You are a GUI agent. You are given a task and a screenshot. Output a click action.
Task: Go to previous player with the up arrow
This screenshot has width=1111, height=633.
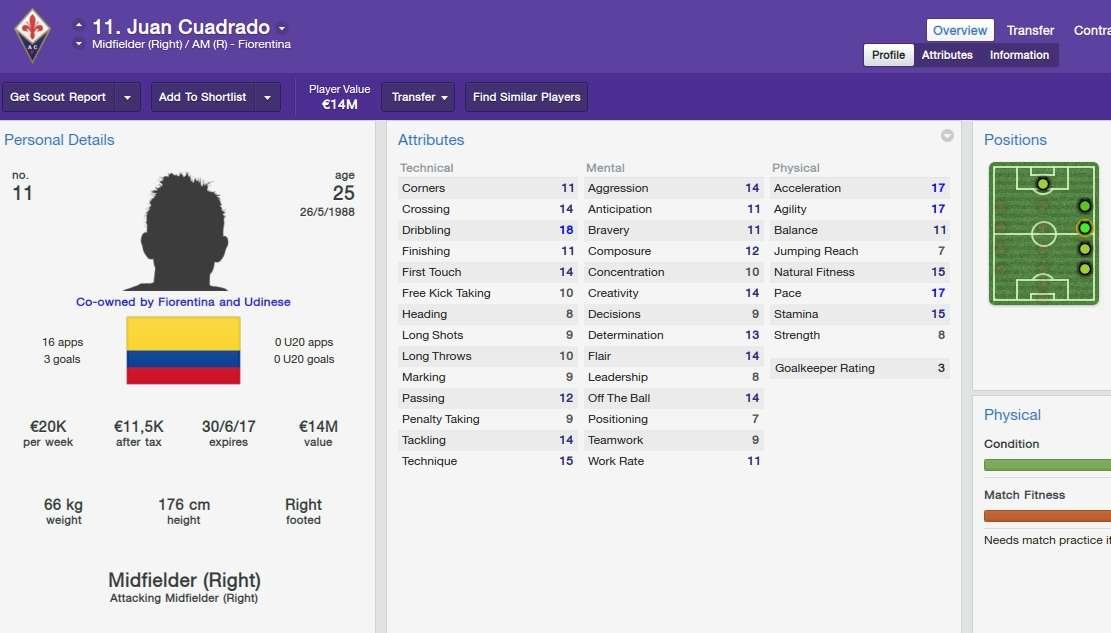tap(79, 25)
